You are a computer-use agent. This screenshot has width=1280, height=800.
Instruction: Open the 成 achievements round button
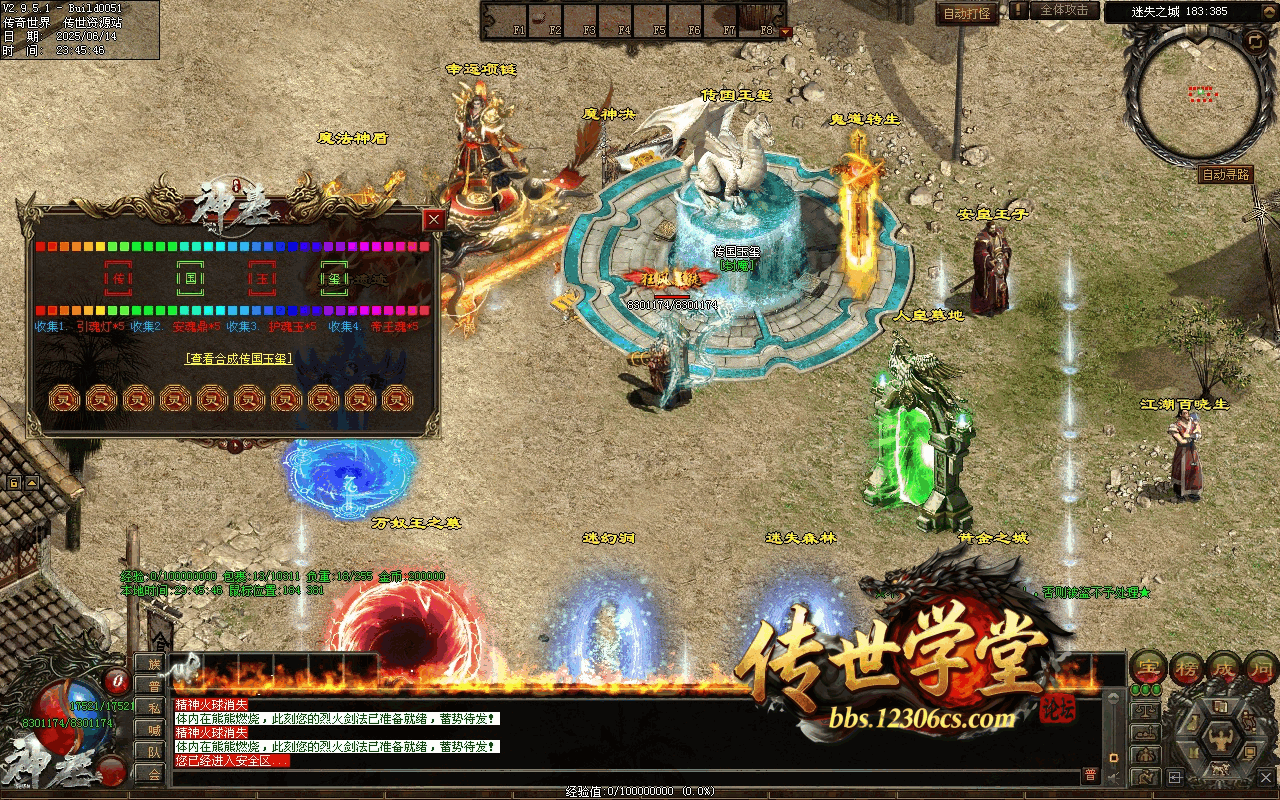click(1224, 667)
